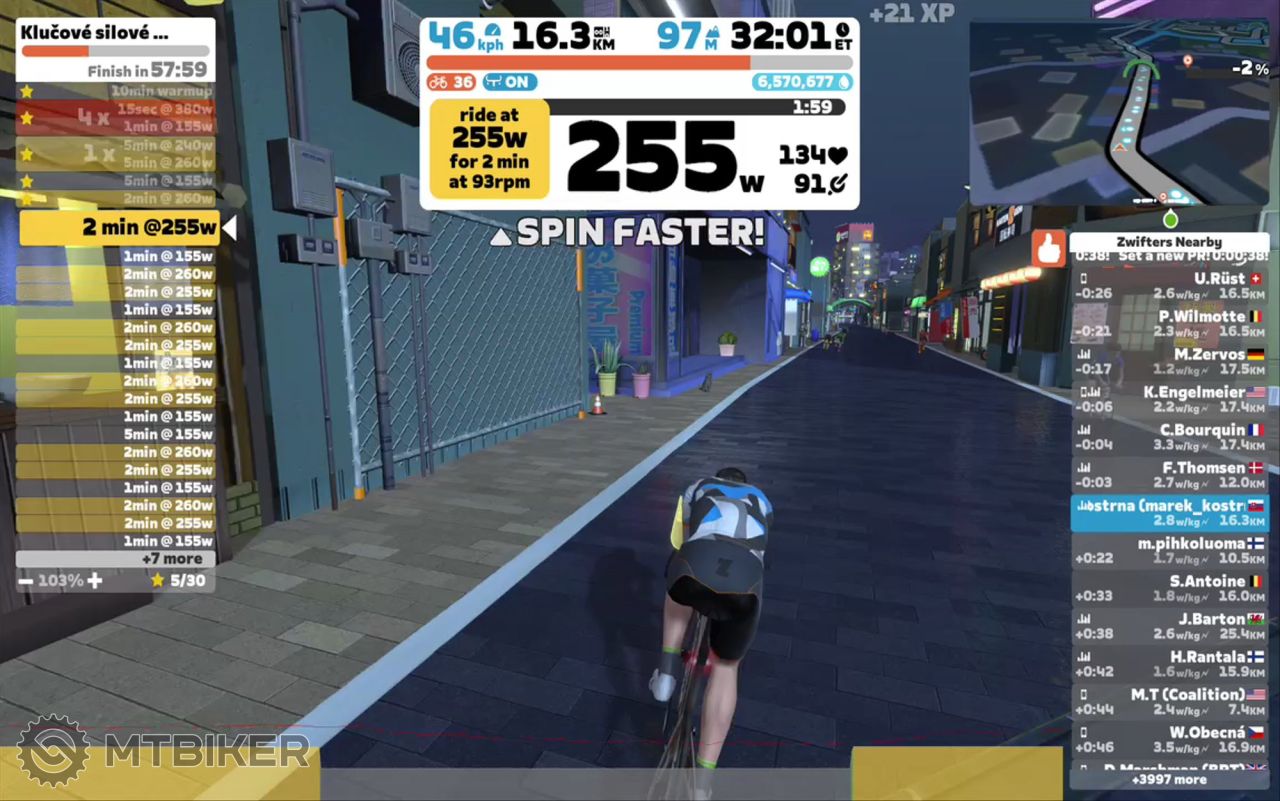Choose W.Obecná in the nearby riders list
This screenshot has height=801, width=1280.
click(1169, 740)
